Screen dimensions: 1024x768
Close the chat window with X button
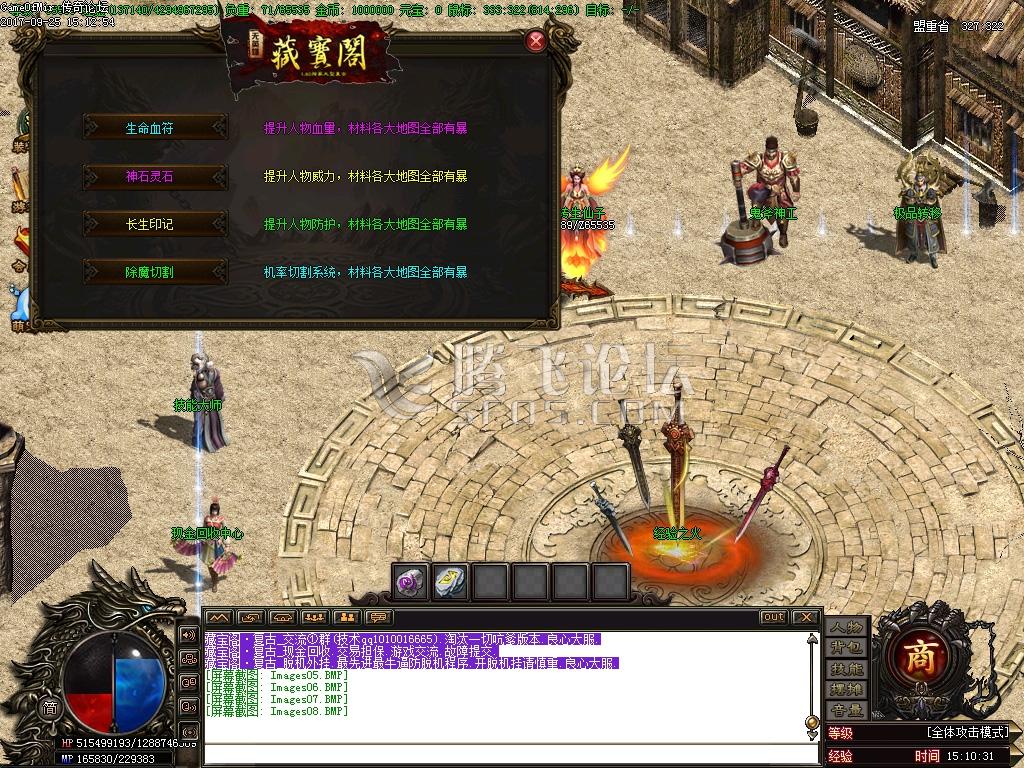[x=805, y=618]
